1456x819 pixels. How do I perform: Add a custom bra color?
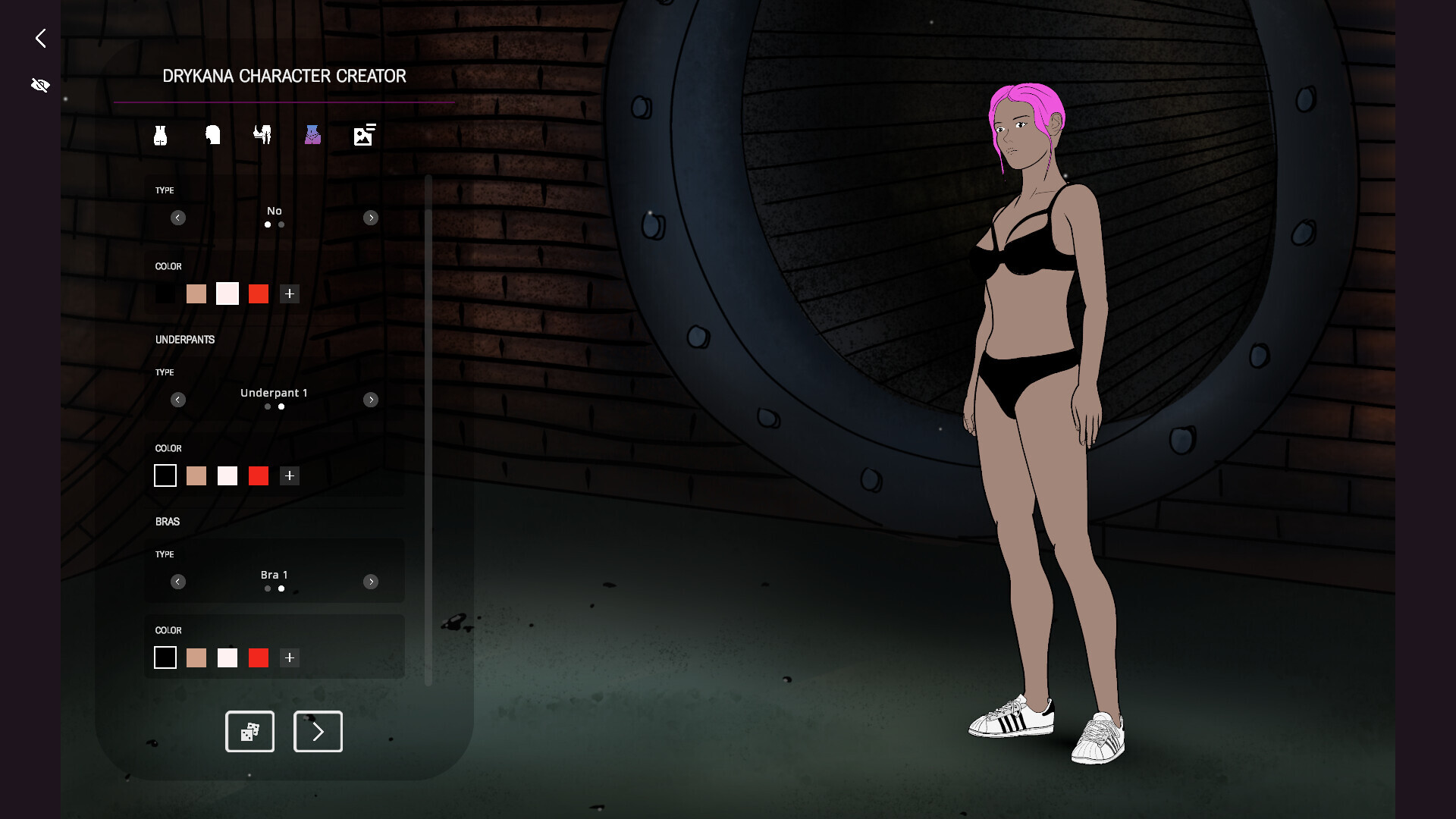[290, 657]
